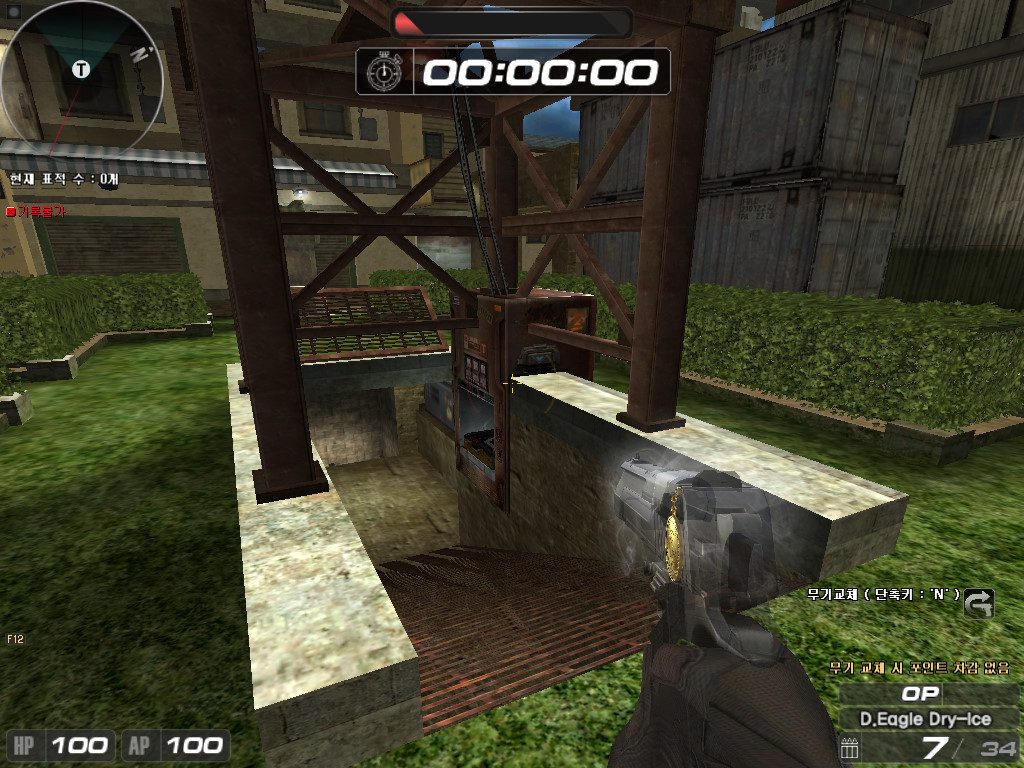
Task: Click the weapon swap arrow icon
Action: [980, 601]
